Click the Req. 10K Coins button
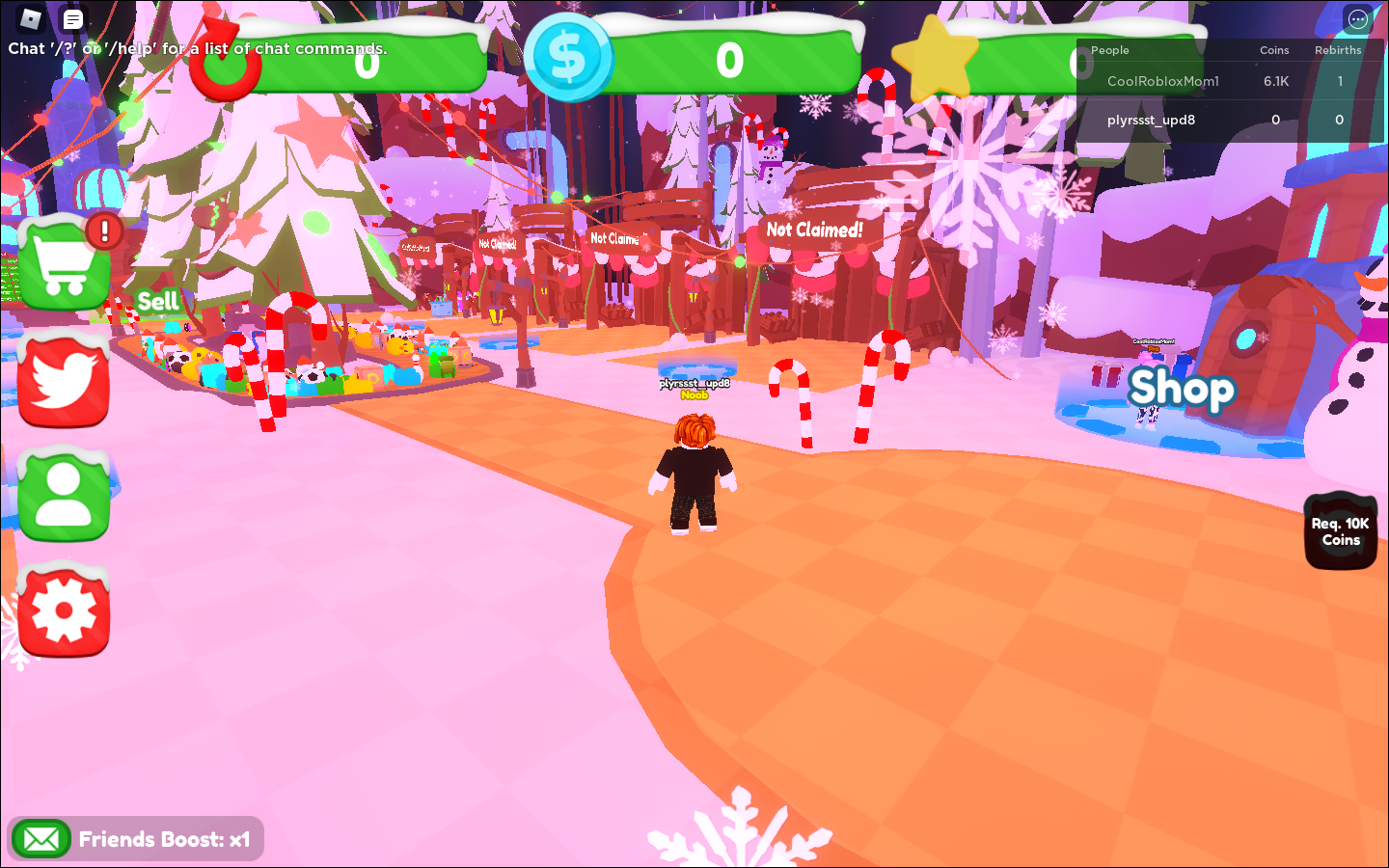The width and height of the screenshot is (1389, 868). 1340,531
